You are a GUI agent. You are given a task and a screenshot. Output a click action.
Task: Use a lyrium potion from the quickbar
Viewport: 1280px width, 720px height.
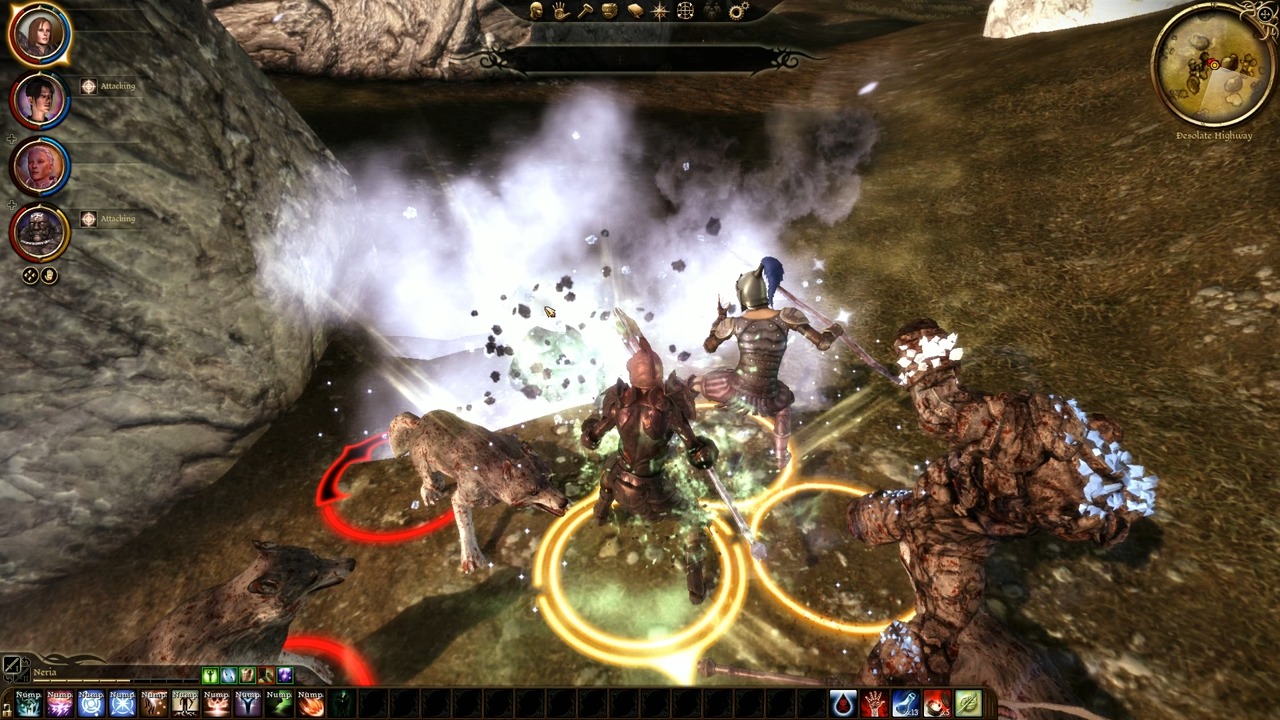[904, 705]
